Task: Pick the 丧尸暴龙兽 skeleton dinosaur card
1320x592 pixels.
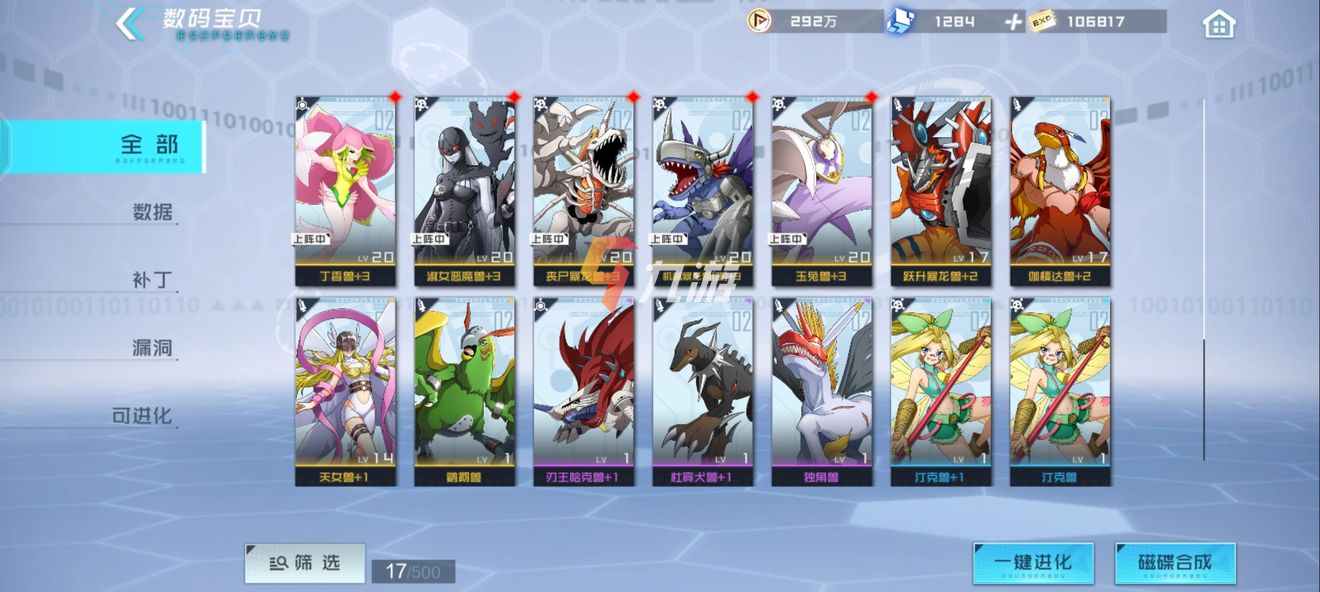Action: 583,191
